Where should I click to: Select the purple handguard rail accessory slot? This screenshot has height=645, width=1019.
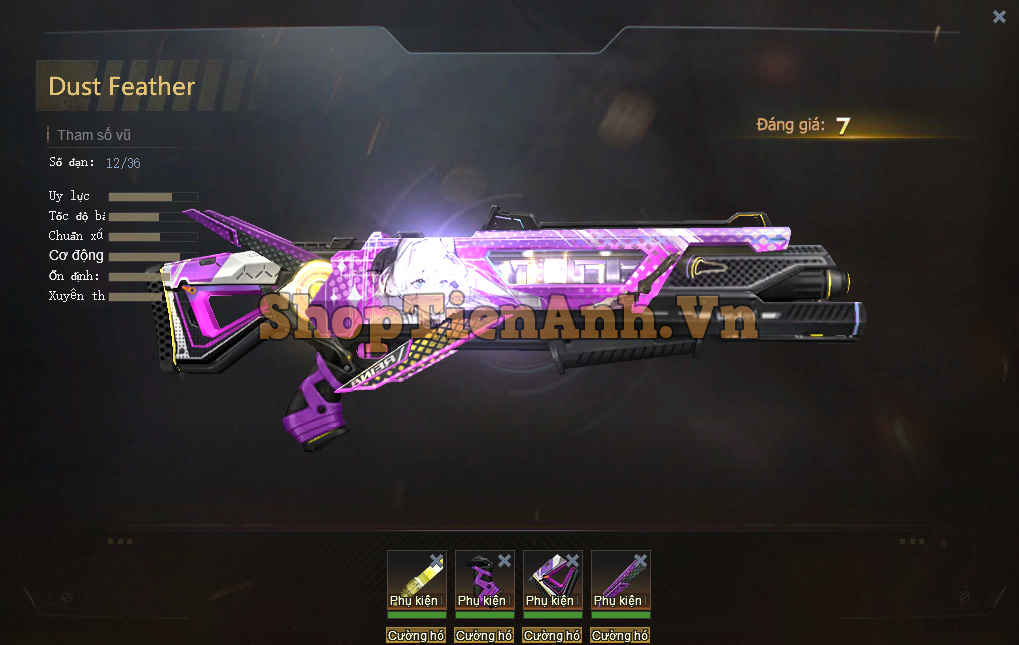(x=618, y=582)
